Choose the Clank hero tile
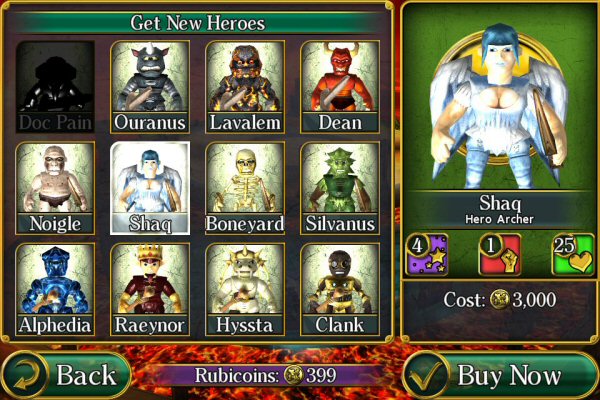 tap(340, 289)
